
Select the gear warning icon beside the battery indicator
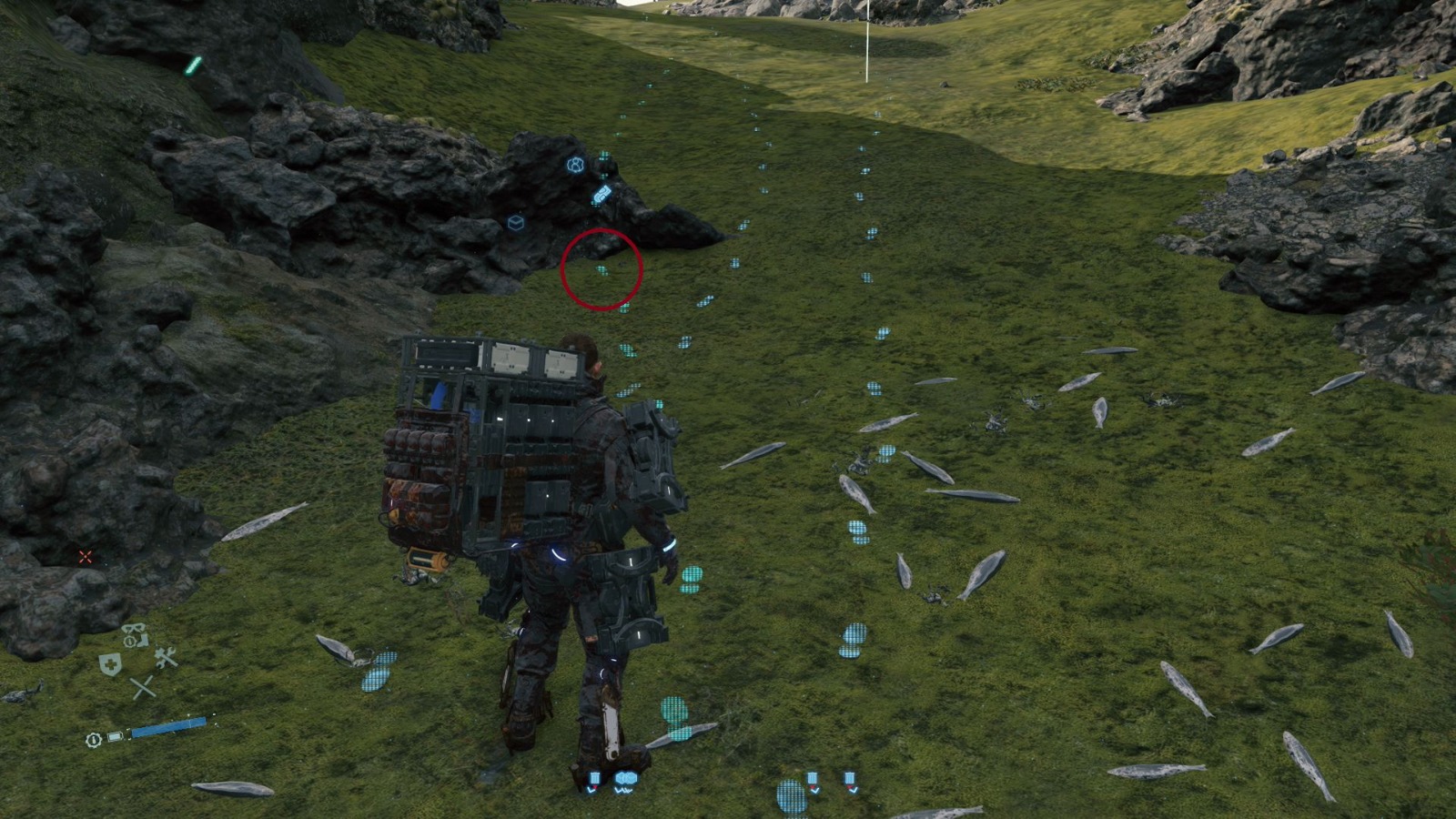[93, 740]
